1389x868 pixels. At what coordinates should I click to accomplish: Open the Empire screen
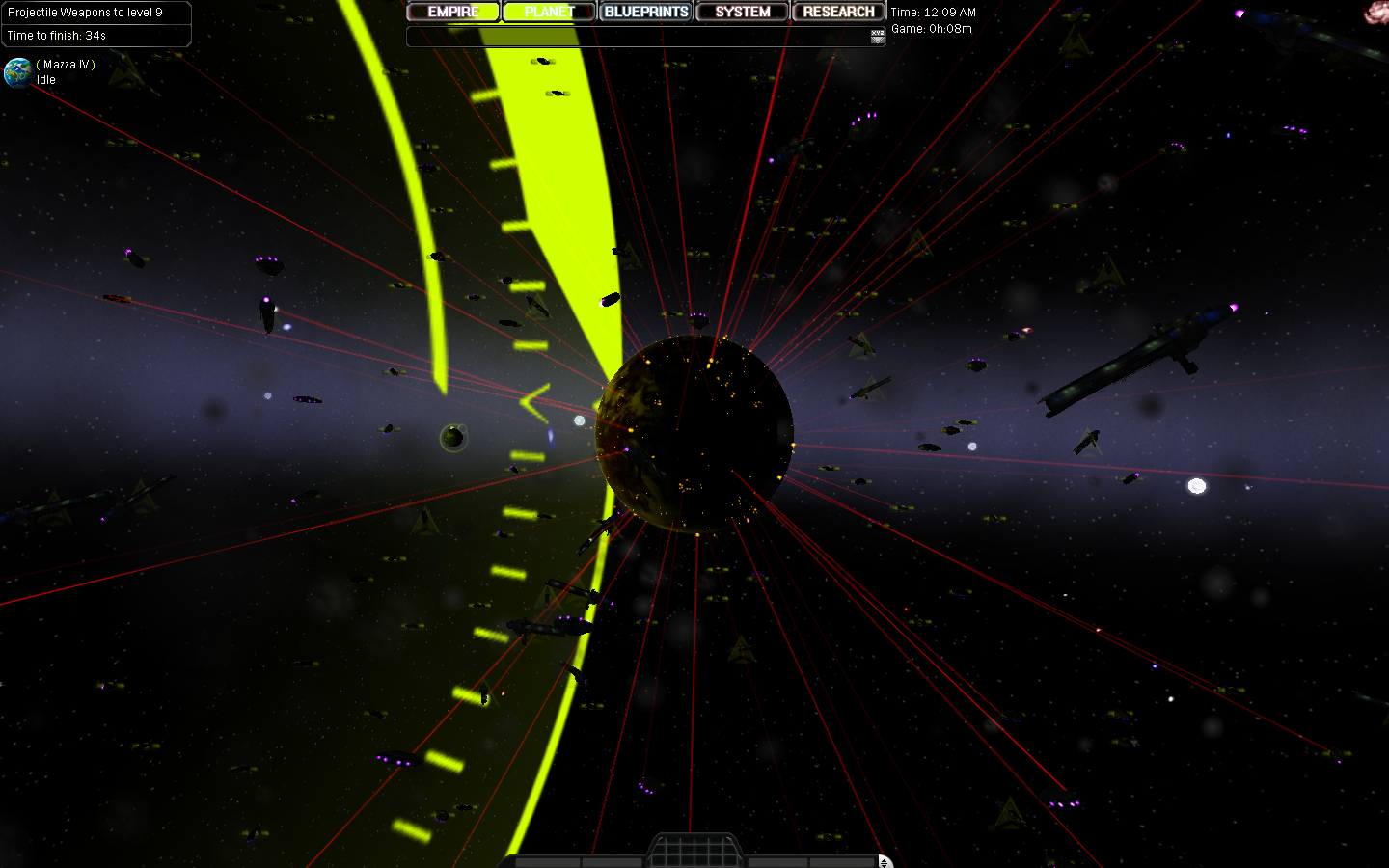coord(452,12)
